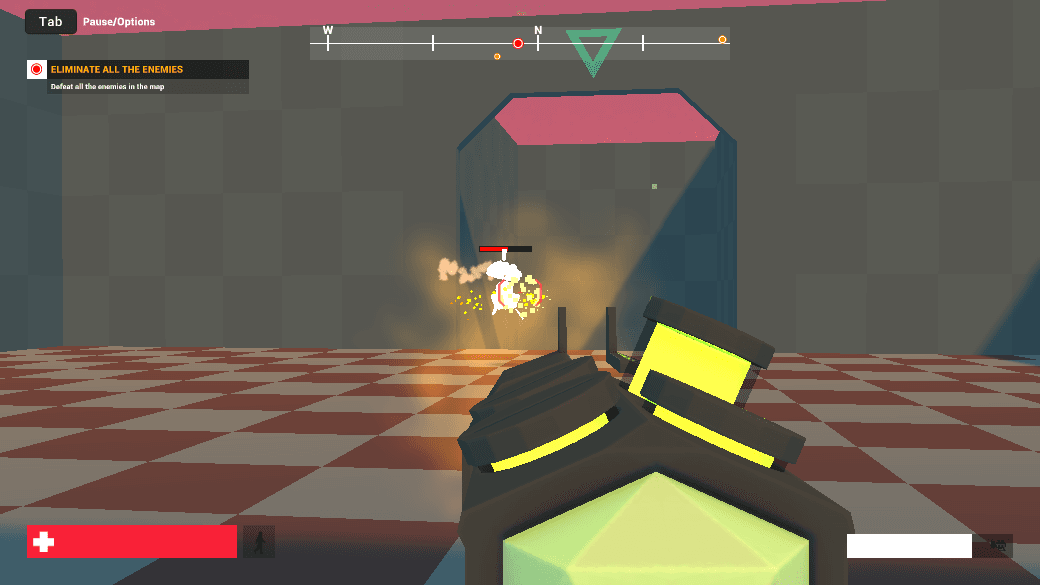
Task: Click the red enemy marker on the compass
Action: (518, 43)
